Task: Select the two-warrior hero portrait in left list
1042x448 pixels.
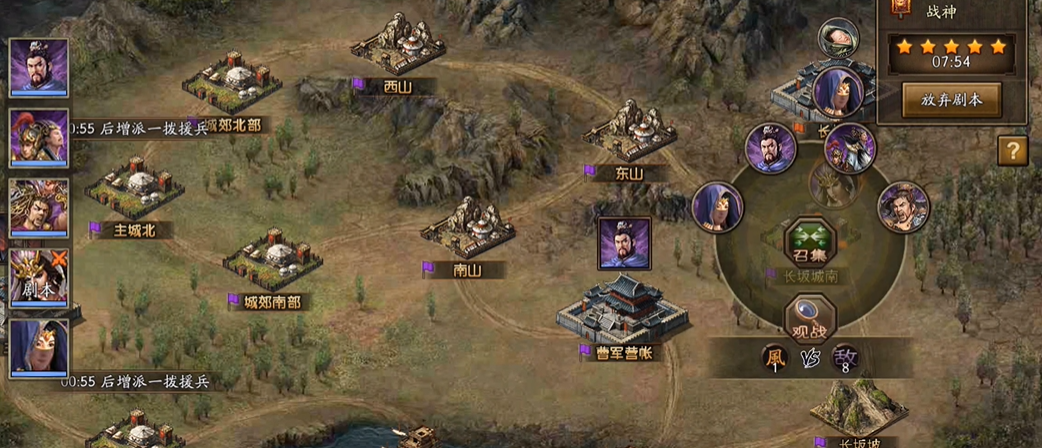Action: [39, 137]
